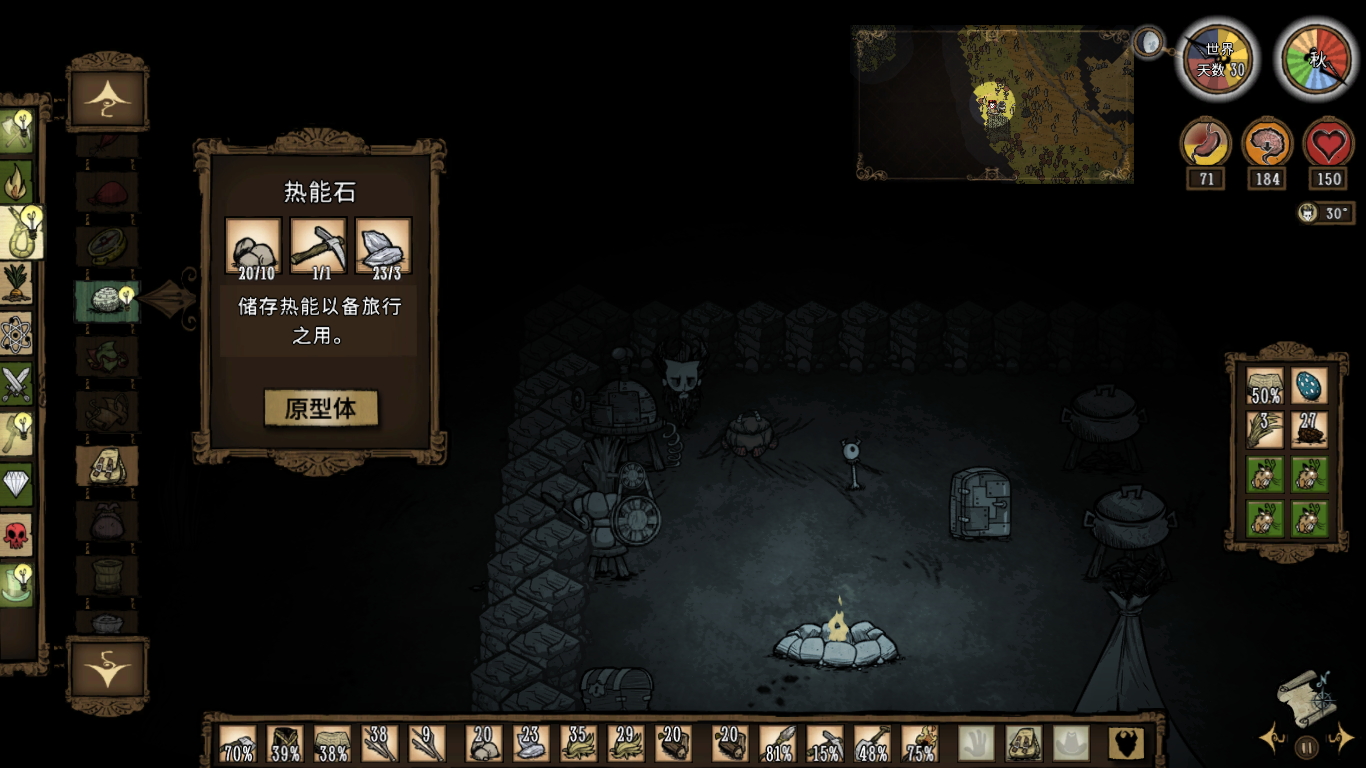Select the flint stack of 23 in inventory
1366x768 pixels.
point(531,744)
